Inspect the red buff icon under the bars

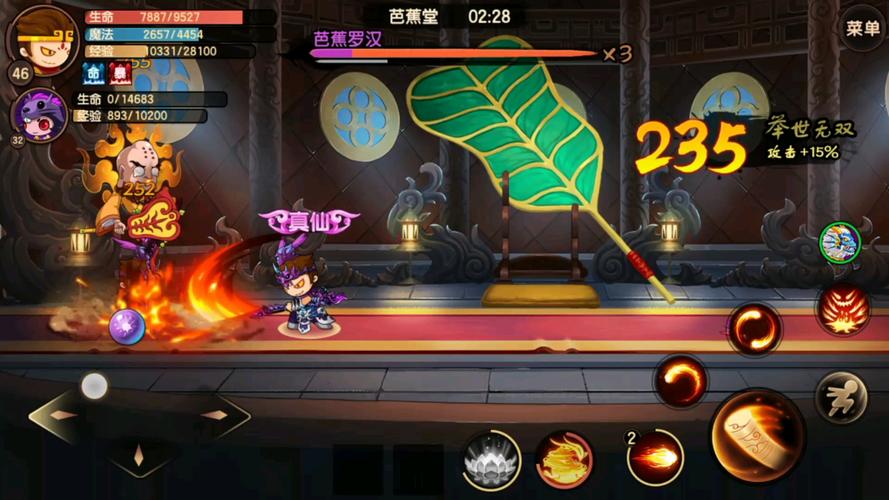point(118,73)
